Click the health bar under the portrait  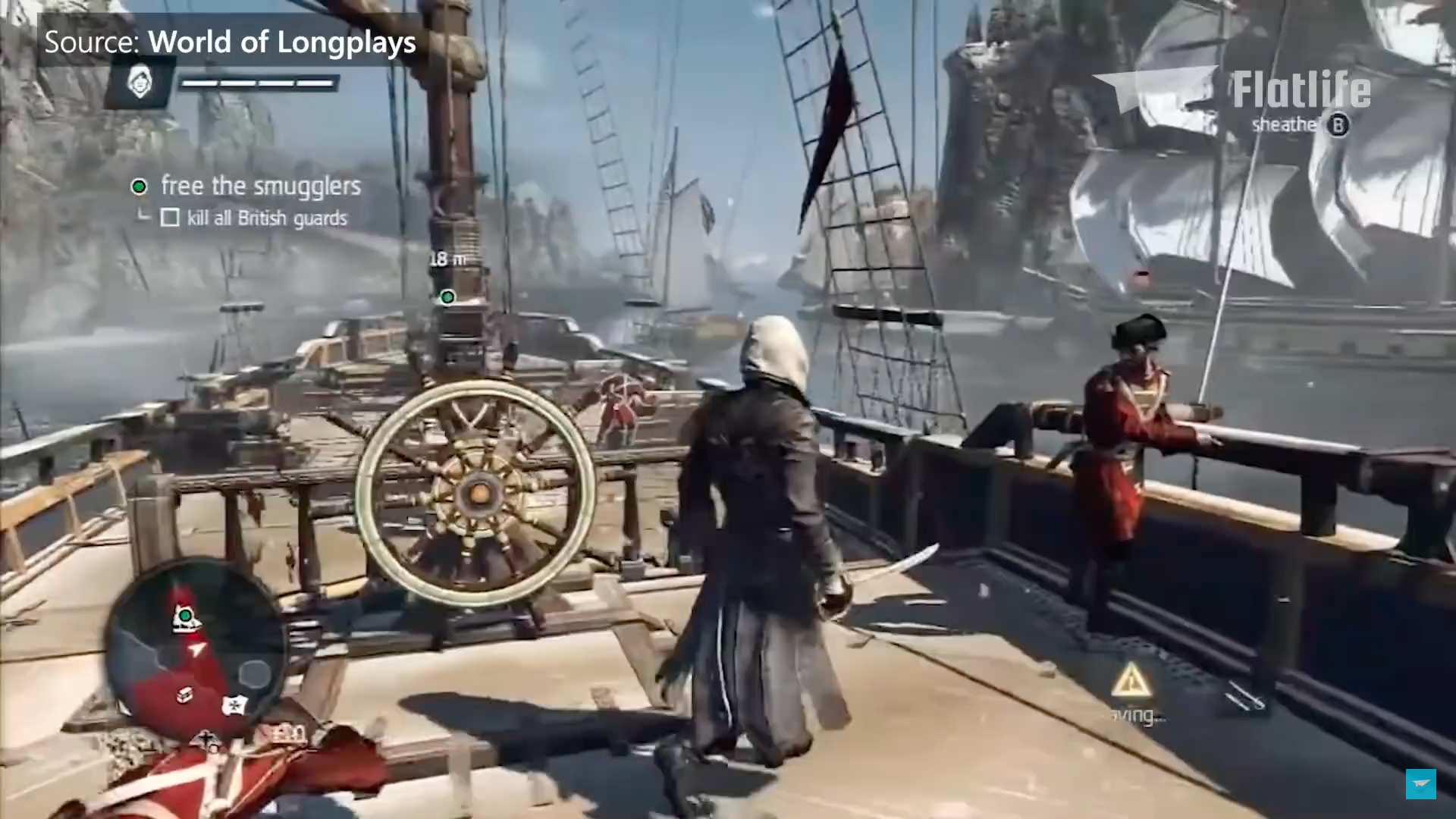pyautogui.click(x=258, y=82)
